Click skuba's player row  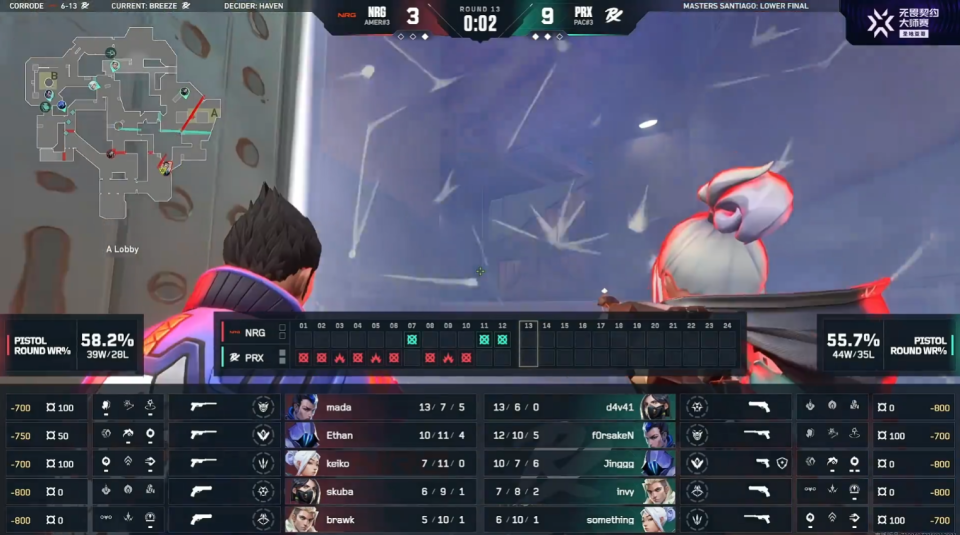click(x=380, y=492)
